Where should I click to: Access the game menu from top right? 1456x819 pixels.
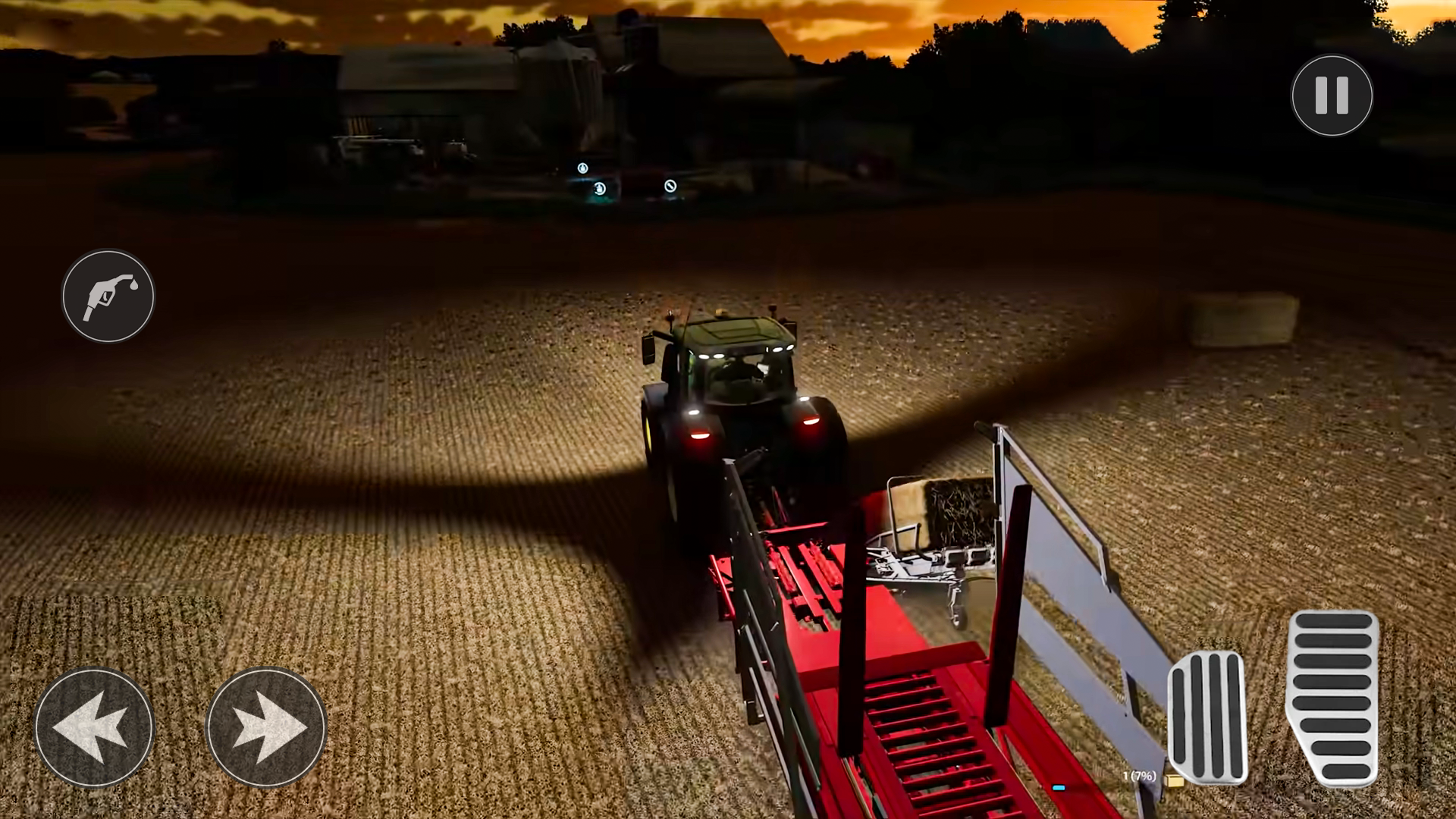tap(1332, 94)
